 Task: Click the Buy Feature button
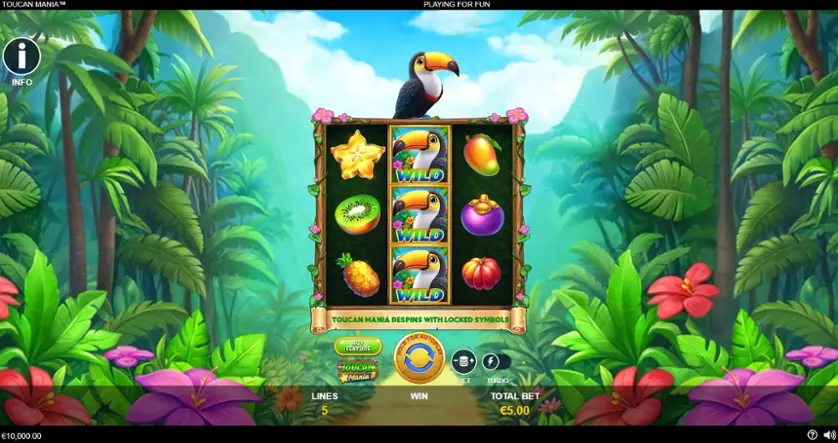point(357,346)
